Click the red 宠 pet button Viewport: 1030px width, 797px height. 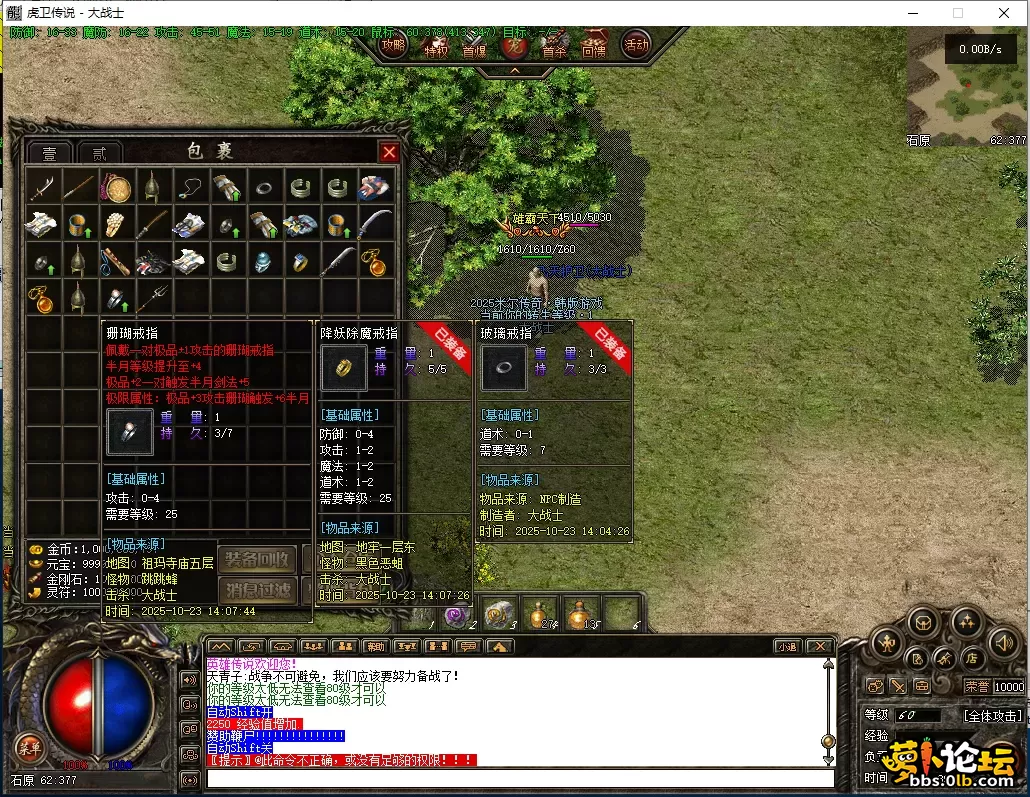(x=514, y=46)
